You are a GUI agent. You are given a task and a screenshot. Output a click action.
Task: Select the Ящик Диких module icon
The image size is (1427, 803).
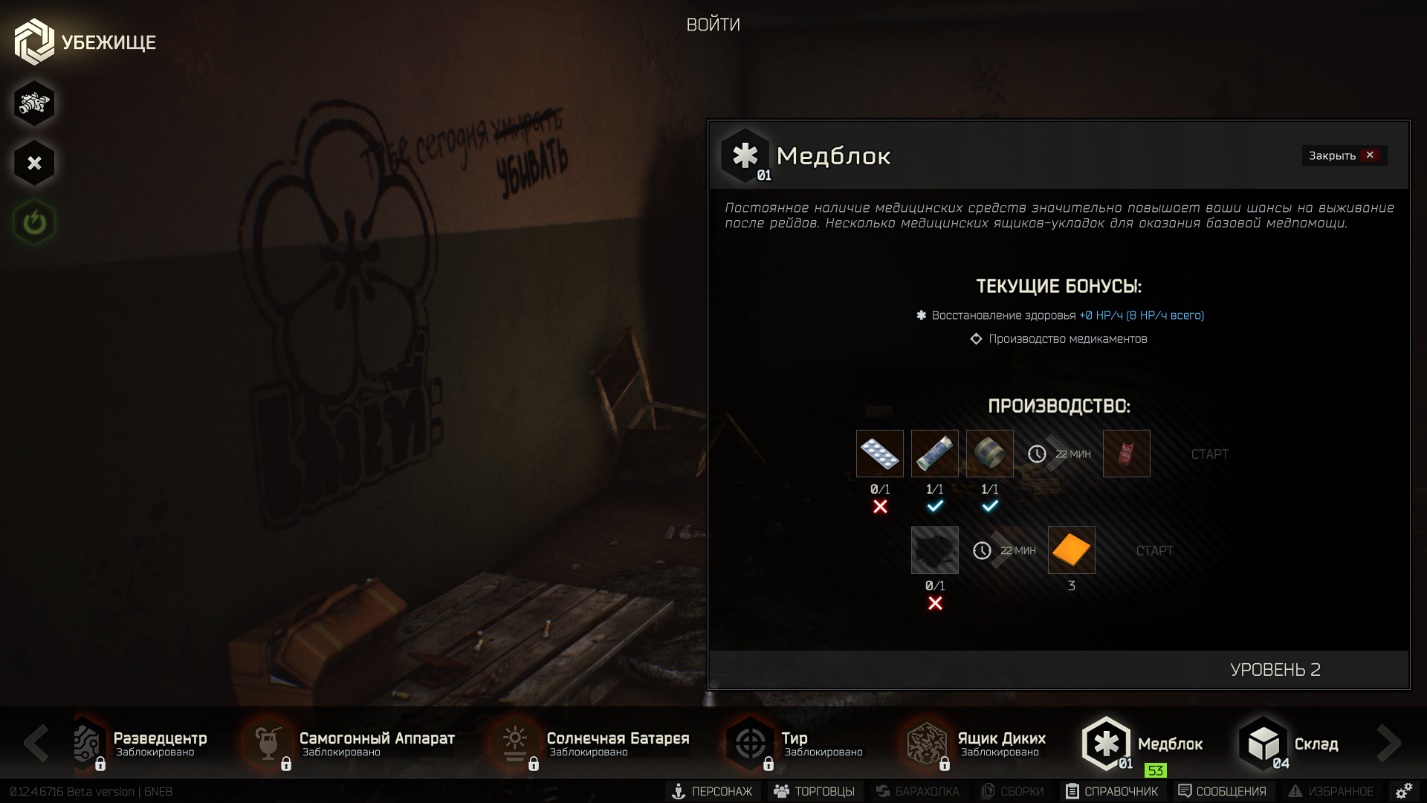pos(925,744)
